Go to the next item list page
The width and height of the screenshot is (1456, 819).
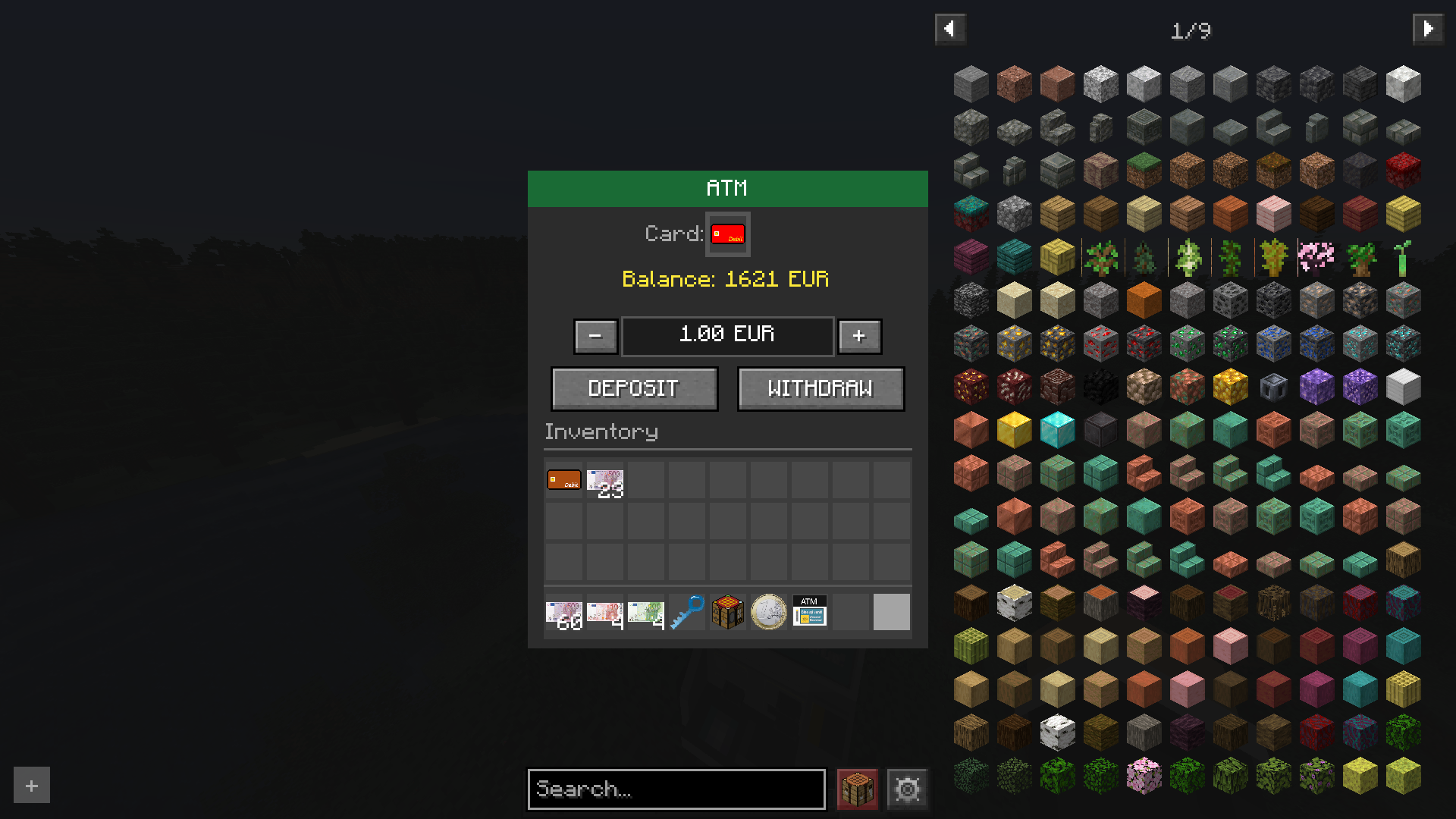(x=1429, y=29)
